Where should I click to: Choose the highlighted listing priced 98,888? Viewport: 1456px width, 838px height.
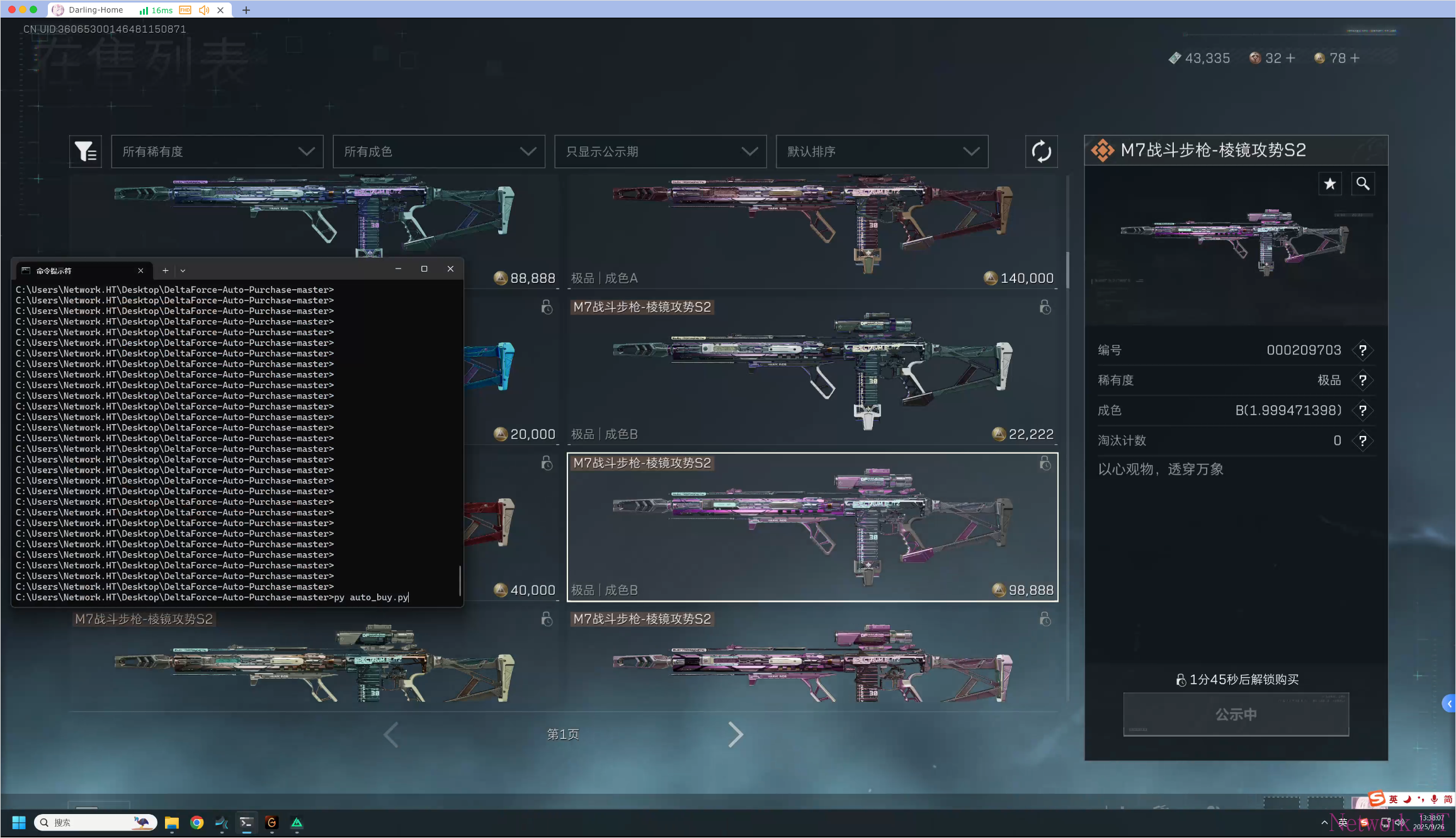pyautogui.click(x=812, y=527)
